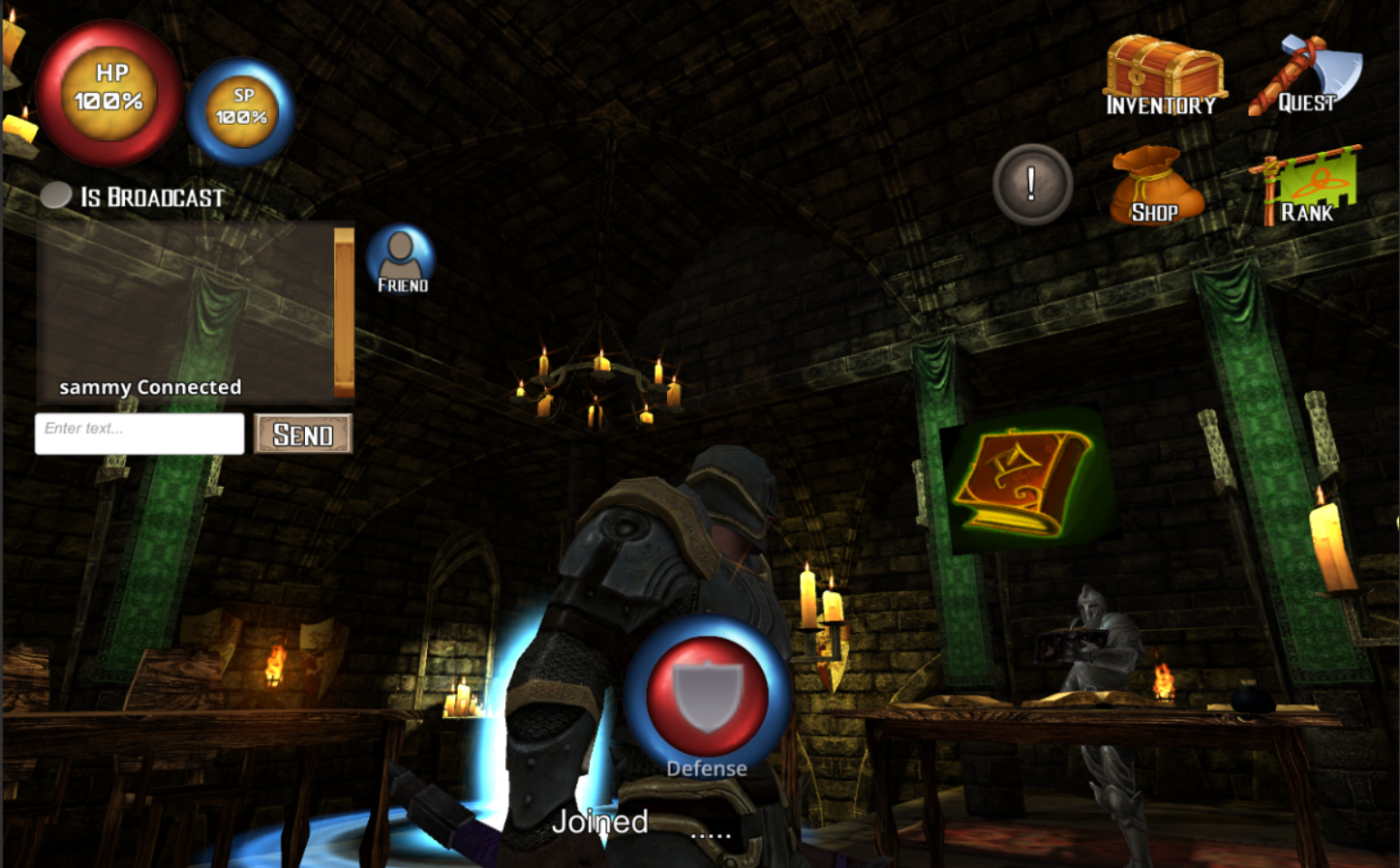Click the Enter text chat field
This screenshot has height=868, width=1400.
[x=138, y=434]
